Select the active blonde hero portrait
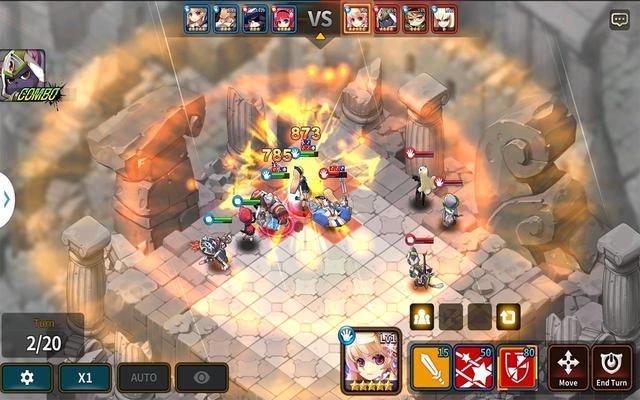Viewport: 640px width, 400px height. [x=371, y=362]
